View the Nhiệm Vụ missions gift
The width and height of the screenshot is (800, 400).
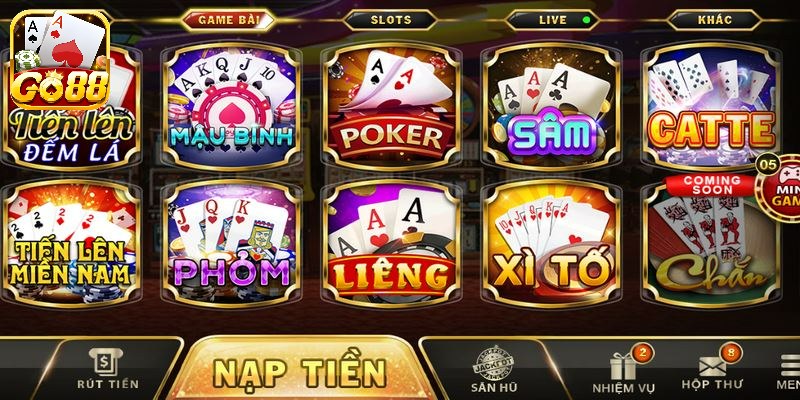point(622,368)
